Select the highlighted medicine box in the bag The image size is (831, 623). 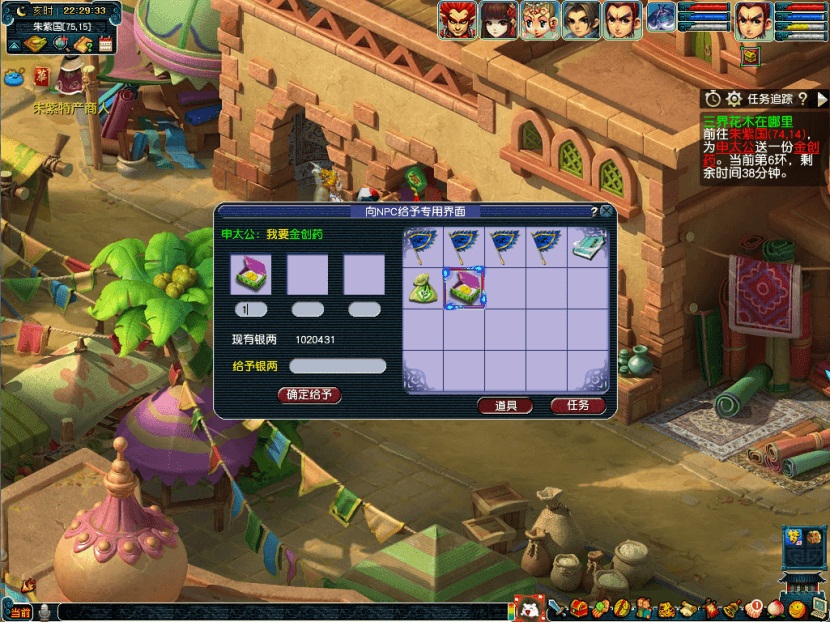point(464,288)
